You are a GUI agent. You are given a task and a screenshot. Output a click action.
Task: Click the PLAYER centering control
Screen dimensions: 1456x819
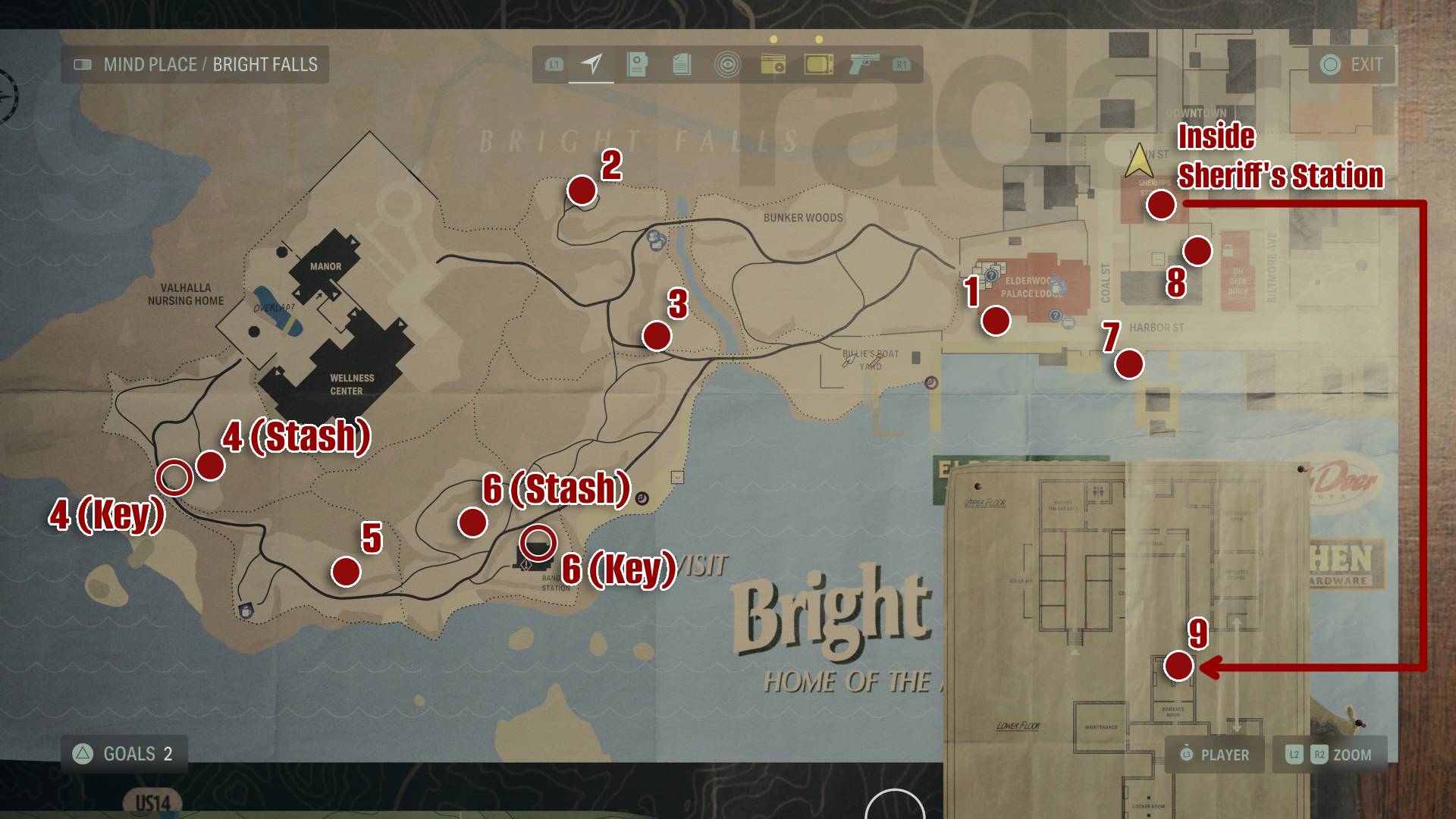(x=1215, y=755)
